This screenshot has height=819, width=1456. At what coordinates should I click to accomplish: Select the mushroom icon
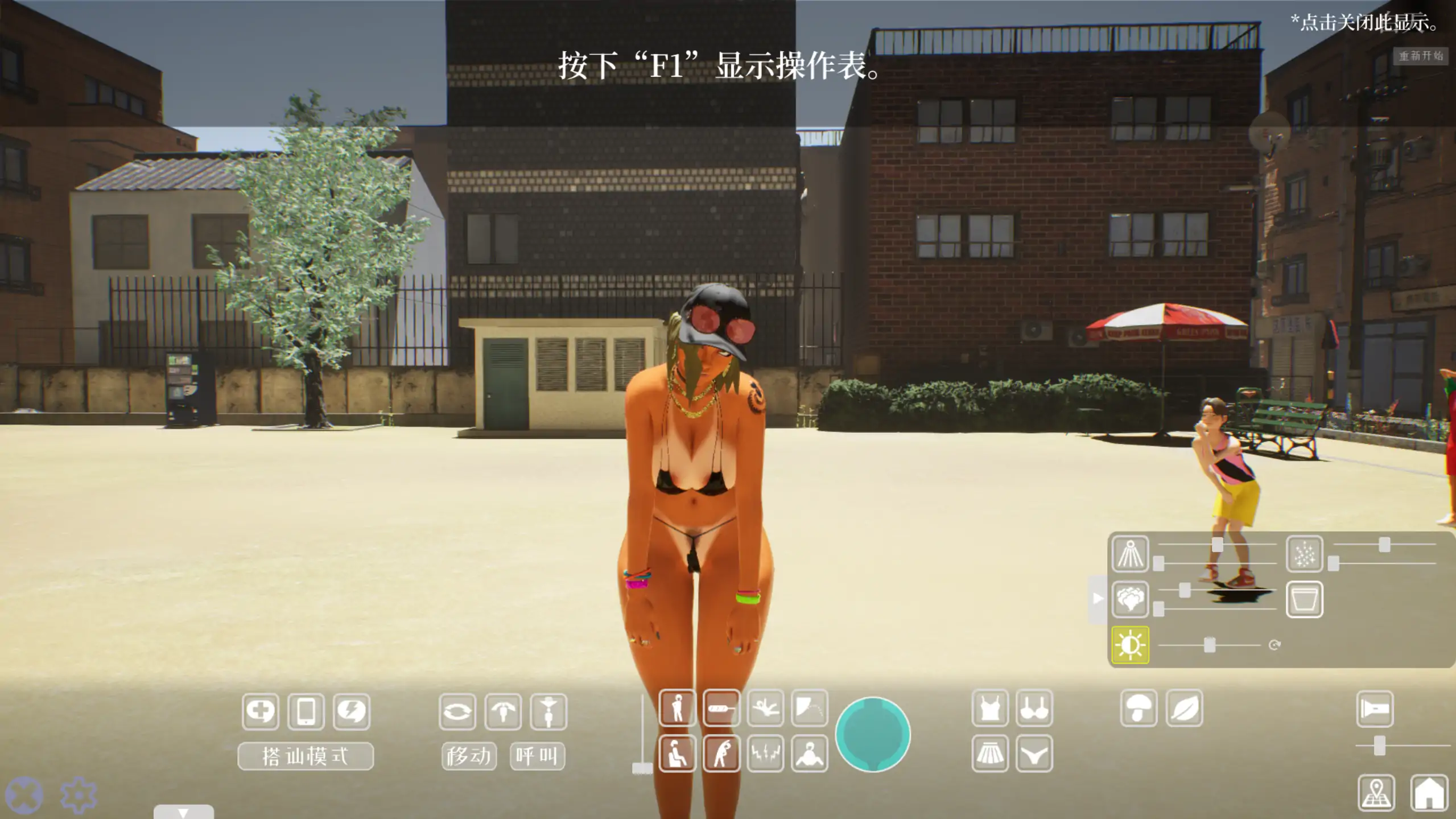1139,709
